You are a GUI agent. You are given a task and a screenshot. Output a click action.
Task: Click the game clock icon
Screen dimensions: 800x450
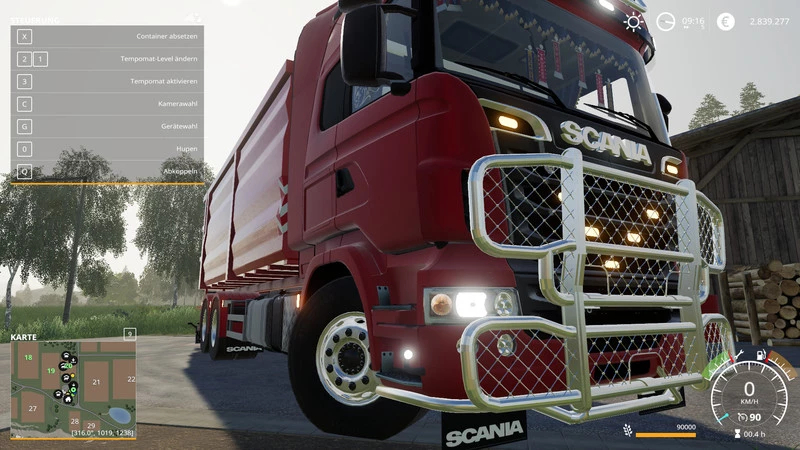point(666,21)
